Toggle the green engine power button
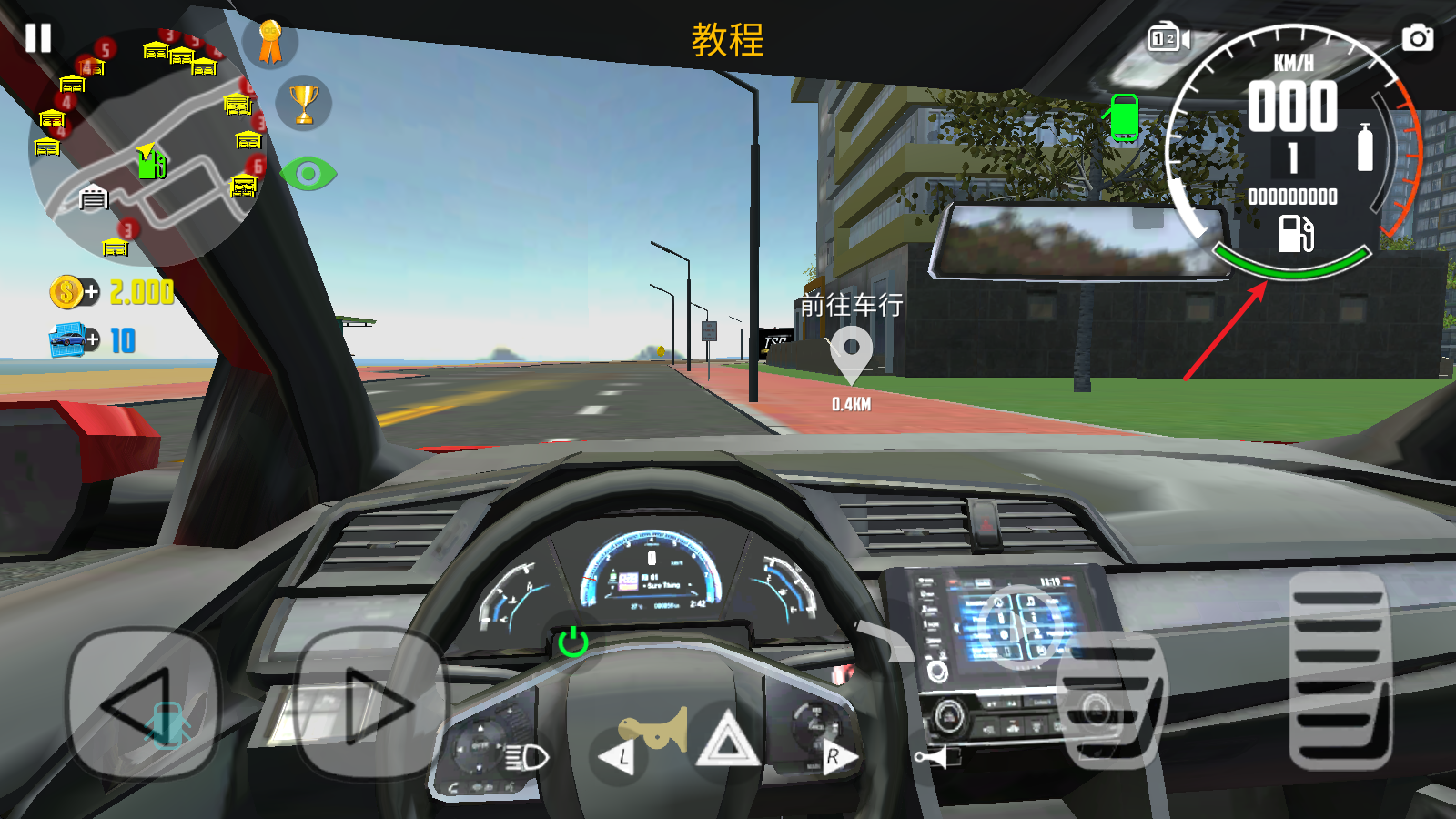The height and width of the screenshot is (819, 1456). click(x=572, y=642)
